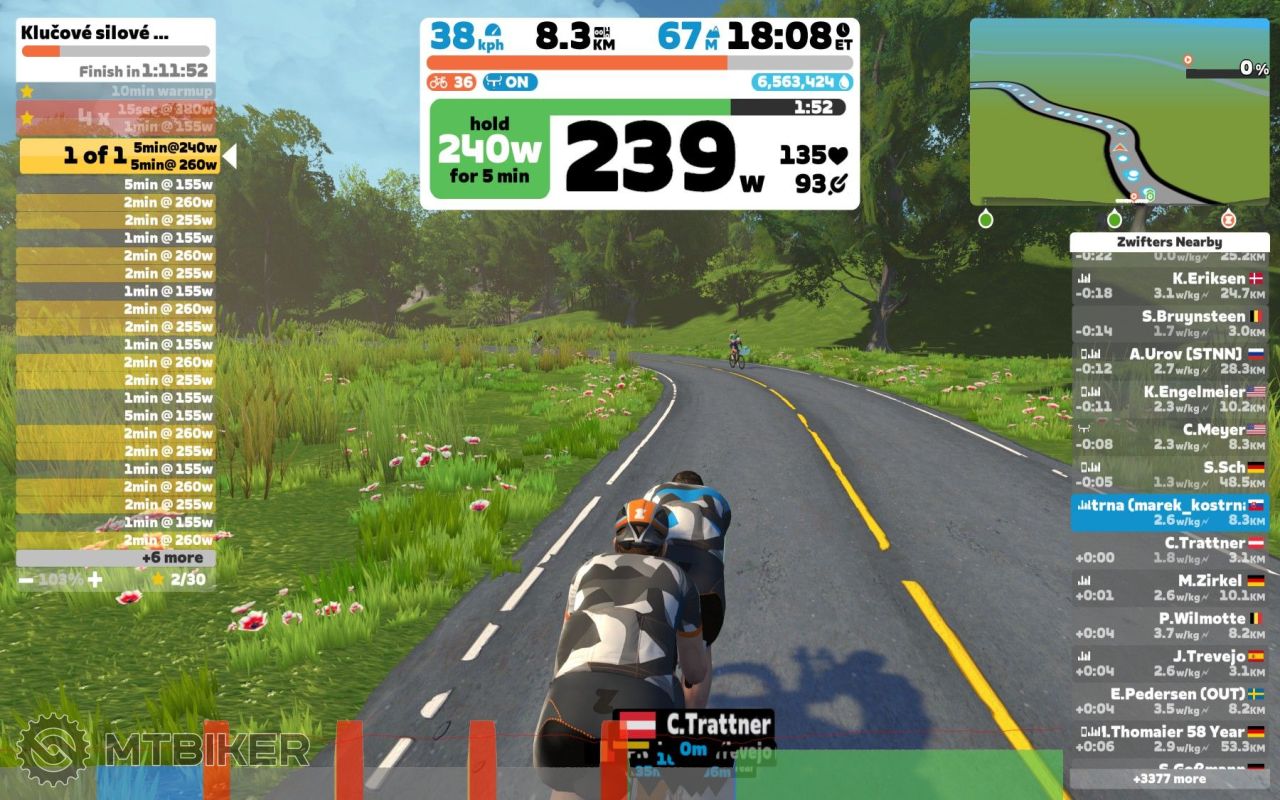Choose A.Urov (STNN) from the rider list
This screenshot has width=1280, height=800.
(x=1169, y=360)
